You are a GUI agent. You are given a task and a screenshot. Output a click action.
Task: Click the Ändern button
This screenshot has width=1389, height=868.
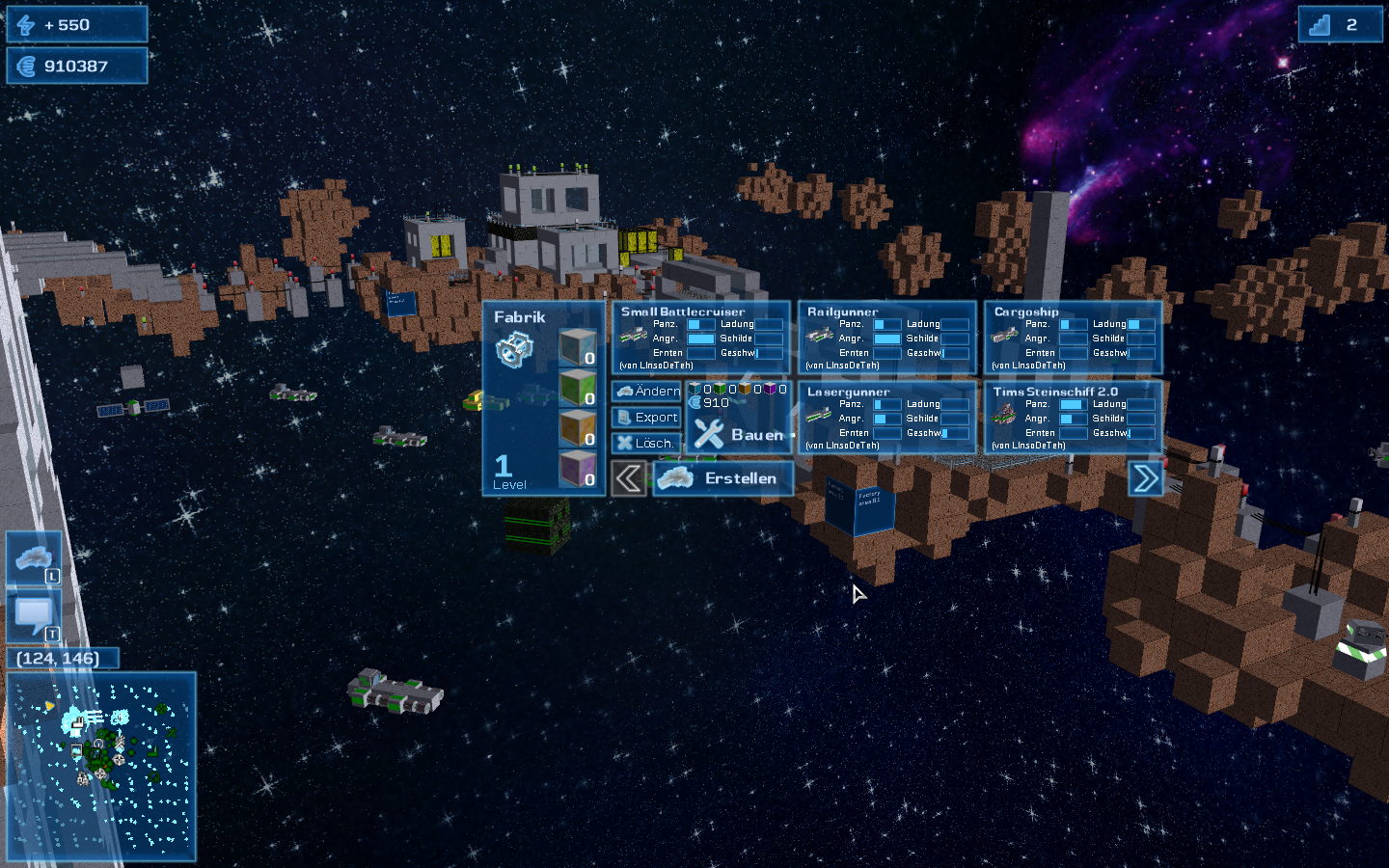pyautogui.click(x=647, y=391)
